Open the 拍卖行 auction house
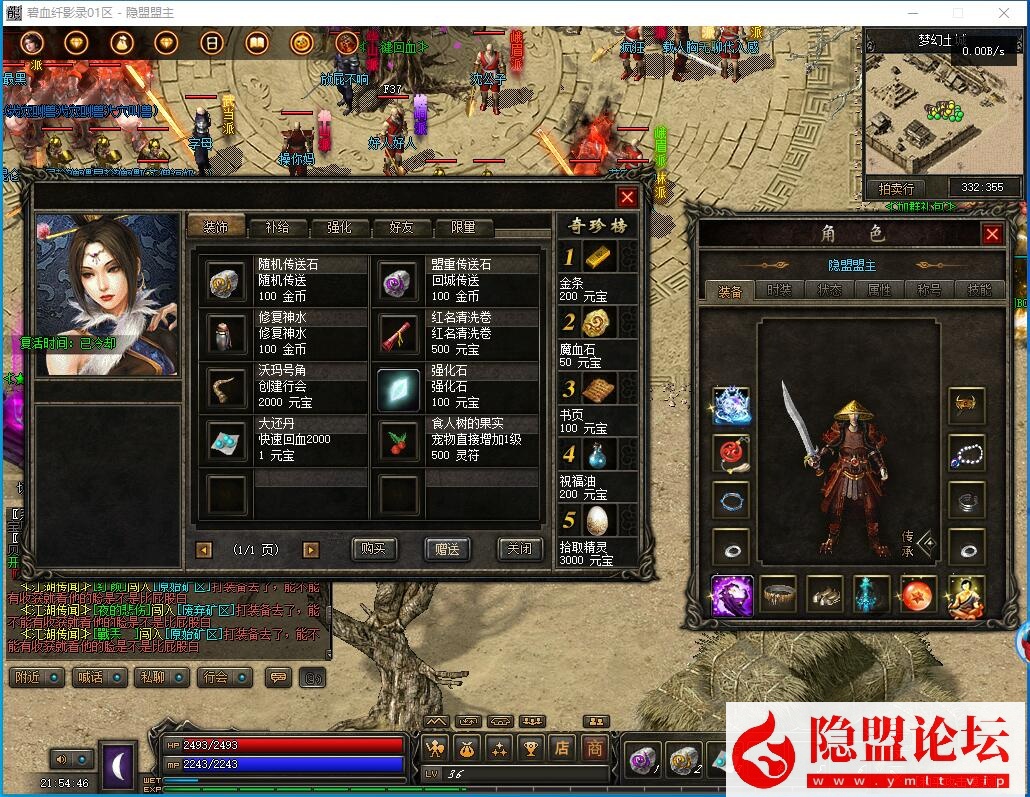 896,188
